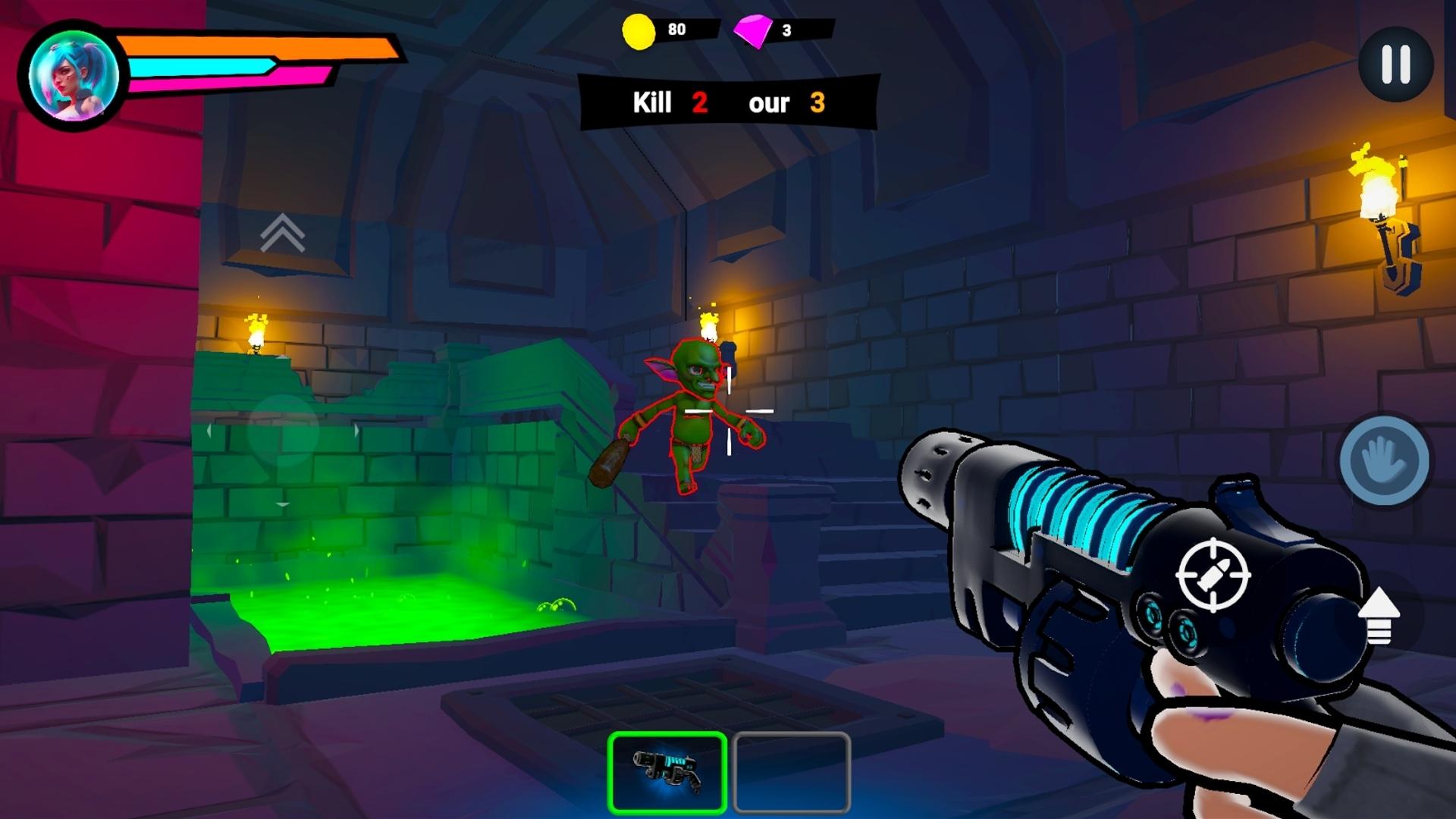Fire using the crosshair bullet button
This screenshot has width=1456, height=819.
1213,575
